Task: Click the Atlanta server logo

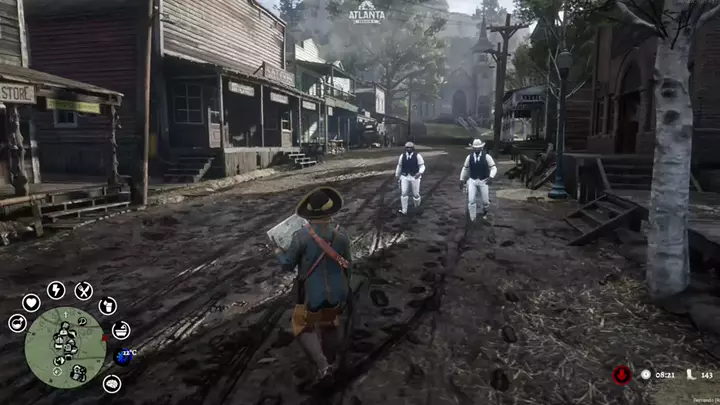Action: point(366,12)
